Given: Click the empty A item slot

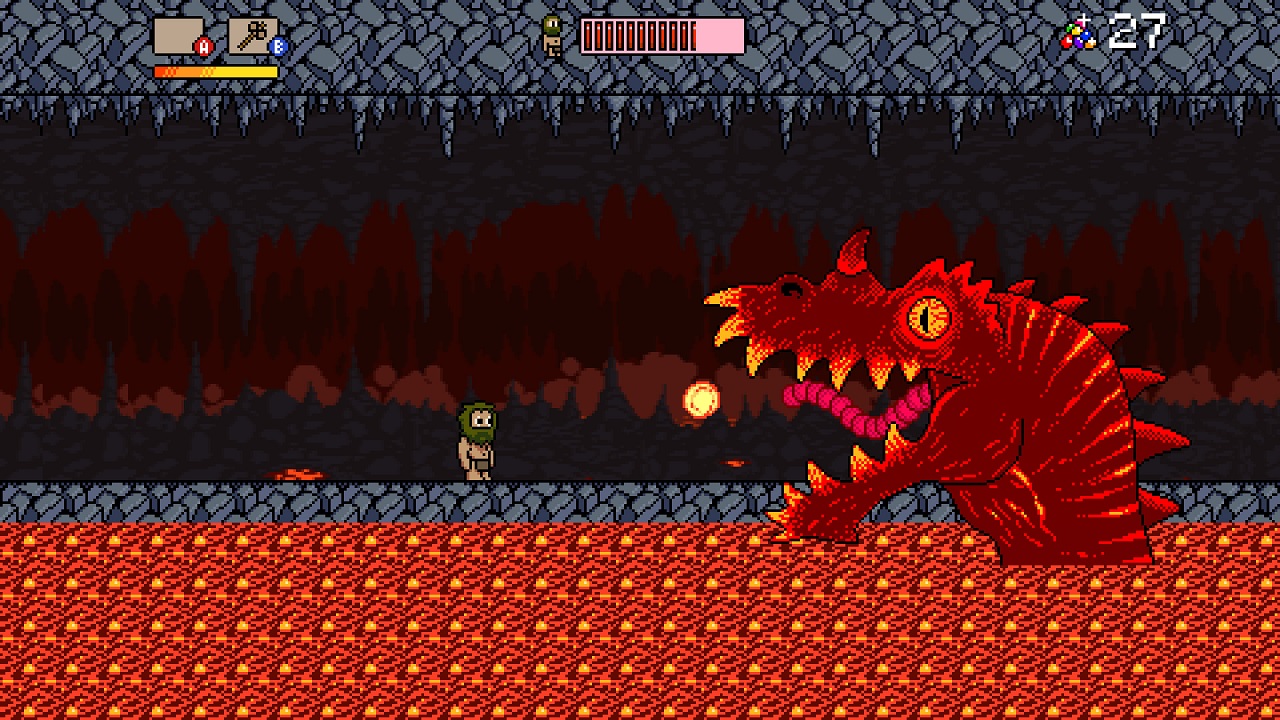Looking at the screenshot, I should (x=179, y=36).
